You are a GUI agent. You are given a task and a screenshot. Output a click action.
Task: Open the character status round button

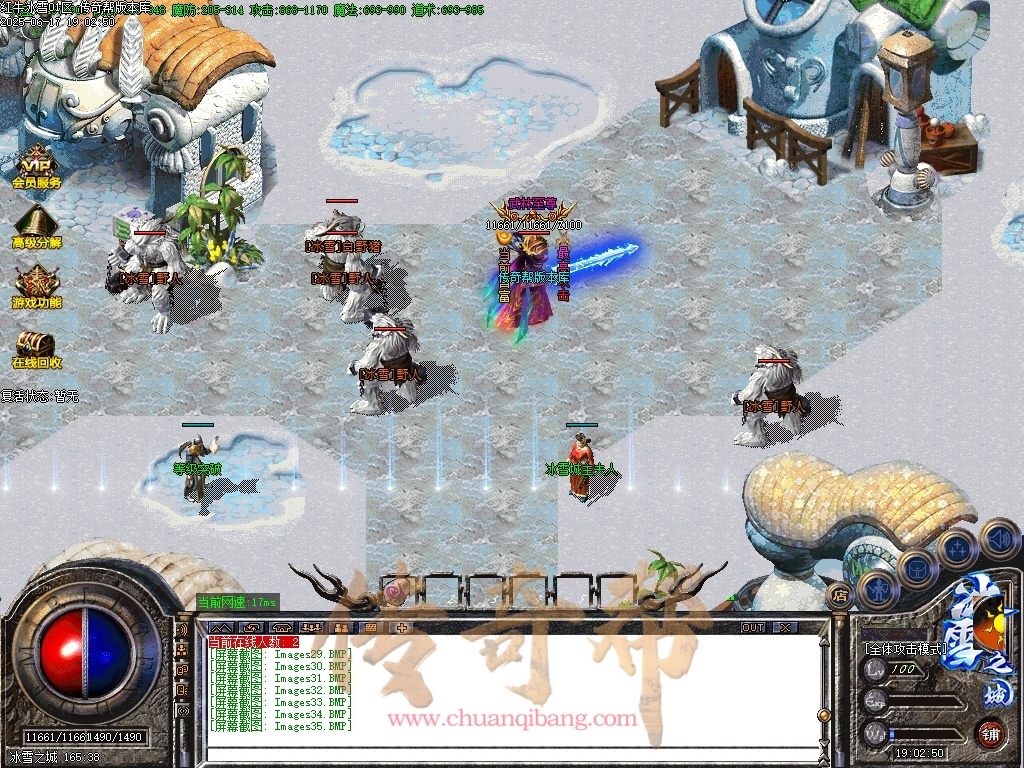coord(877,590)
